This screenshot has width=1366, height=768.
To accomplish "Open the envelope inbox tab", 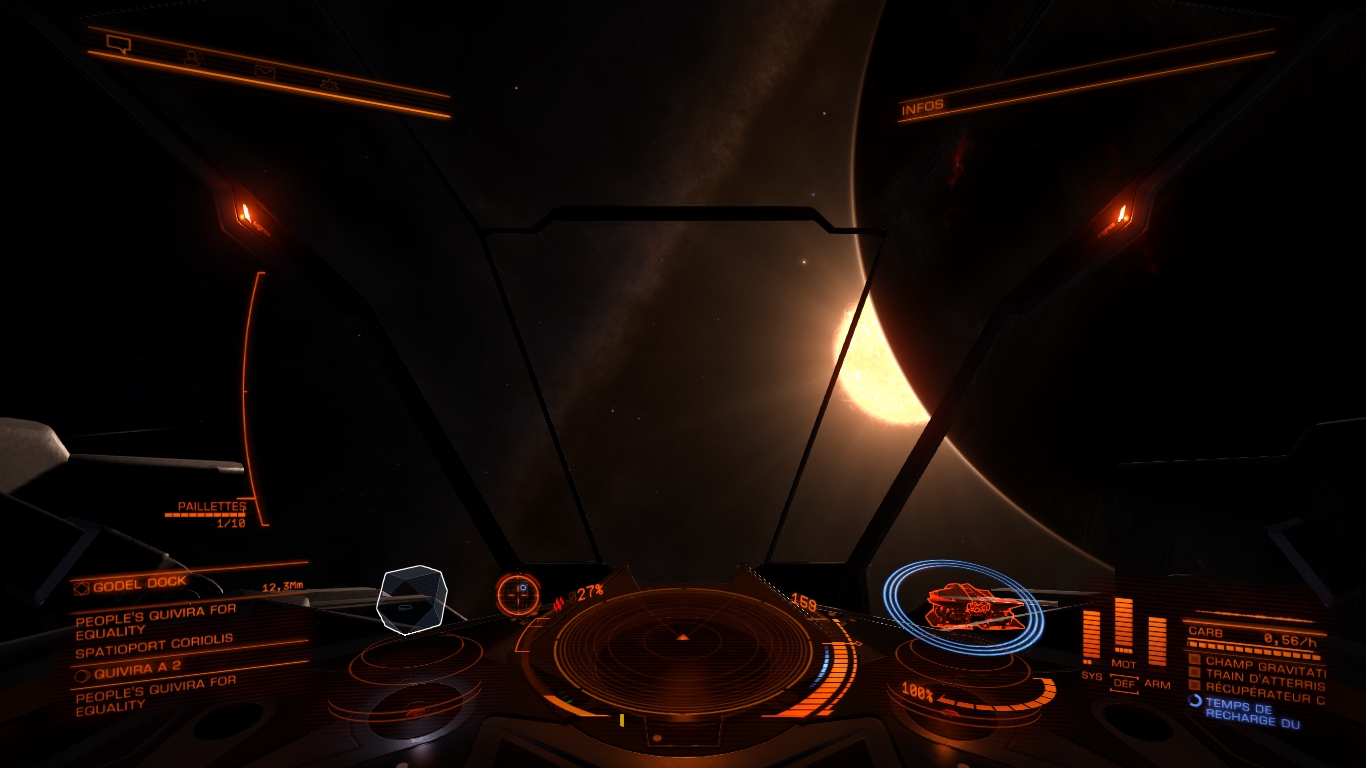I will (264, 71).
